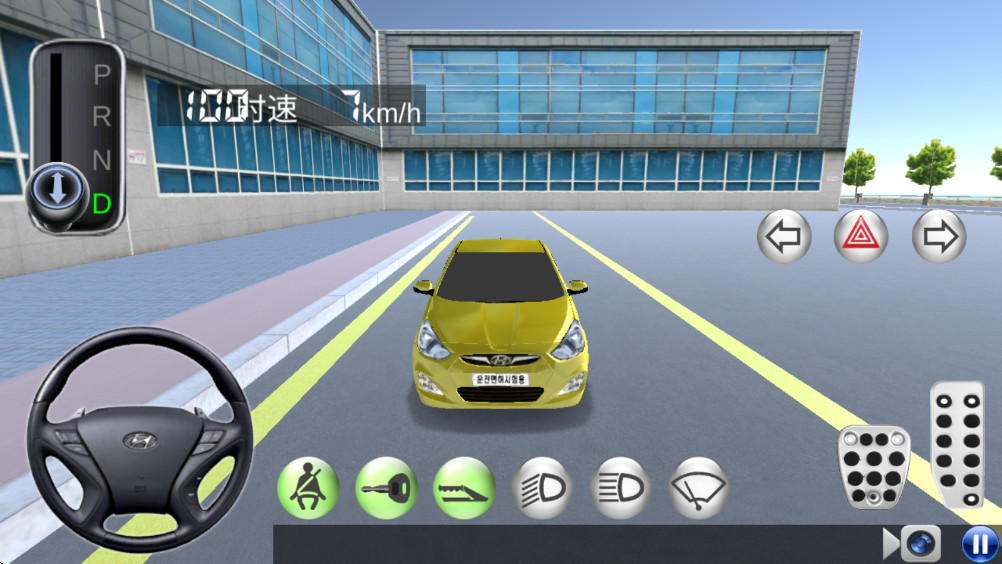Turn on the right turn signal
The width and height of the screenshot is (1002, 564).
coord(938,237)
